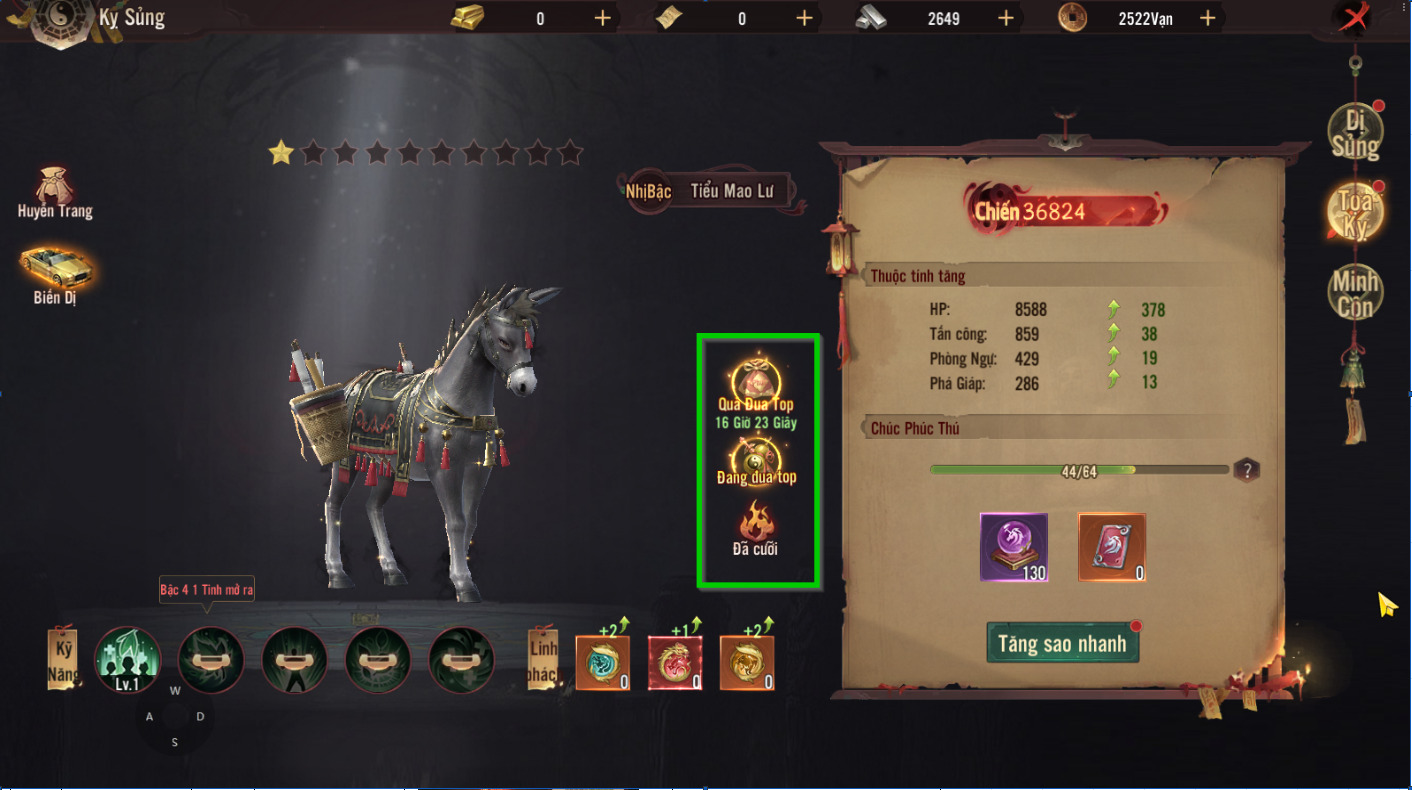Show the Chúc Phúc Thú help tooltip
The width and height of the screenshot is (1412, 790).
coord(1245,470)
